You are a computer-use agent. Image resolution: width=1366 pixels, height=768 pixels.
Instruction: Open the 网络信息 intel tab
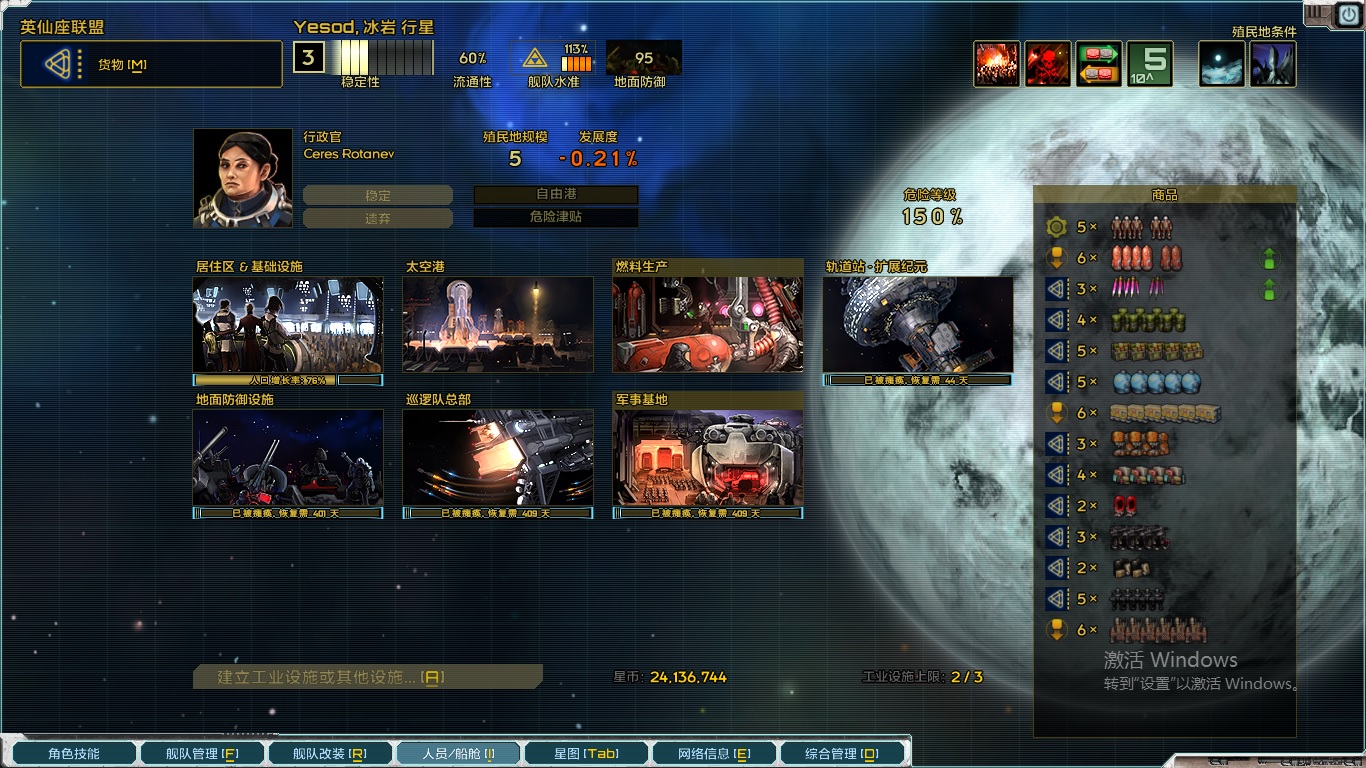pyautogui.click(x=714, y=753)
